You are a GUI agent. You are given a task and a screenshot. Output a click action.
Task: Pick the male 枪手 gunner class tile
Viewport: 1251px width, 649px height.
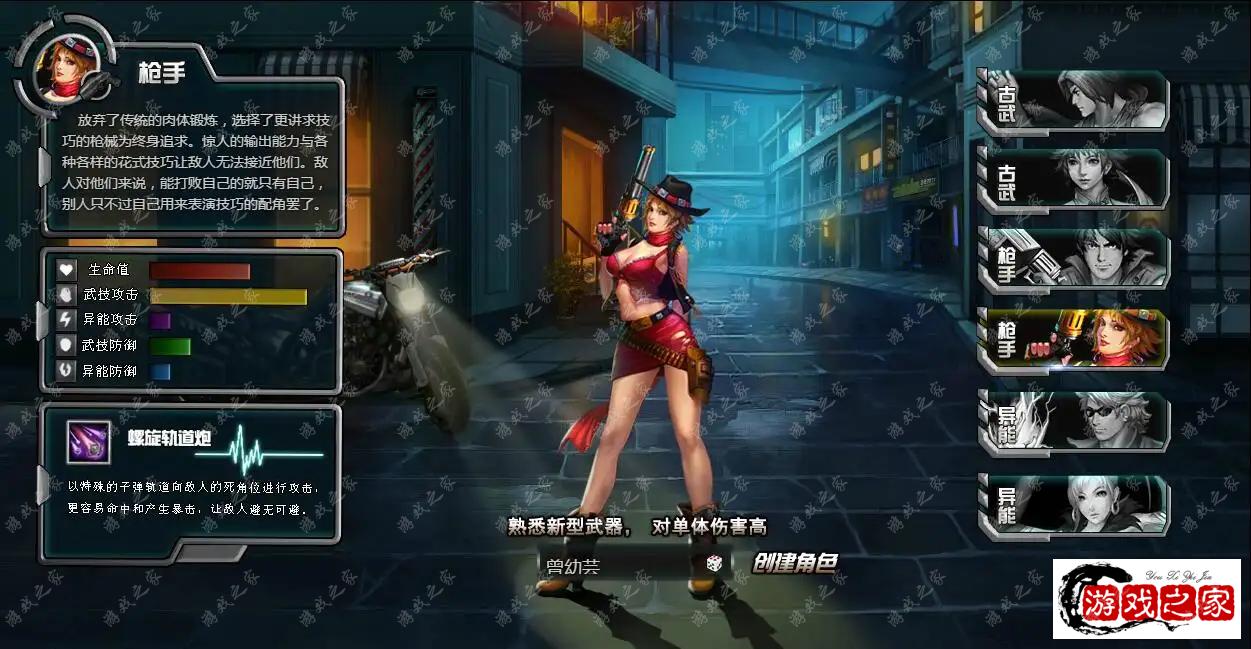click(1074, 259)
